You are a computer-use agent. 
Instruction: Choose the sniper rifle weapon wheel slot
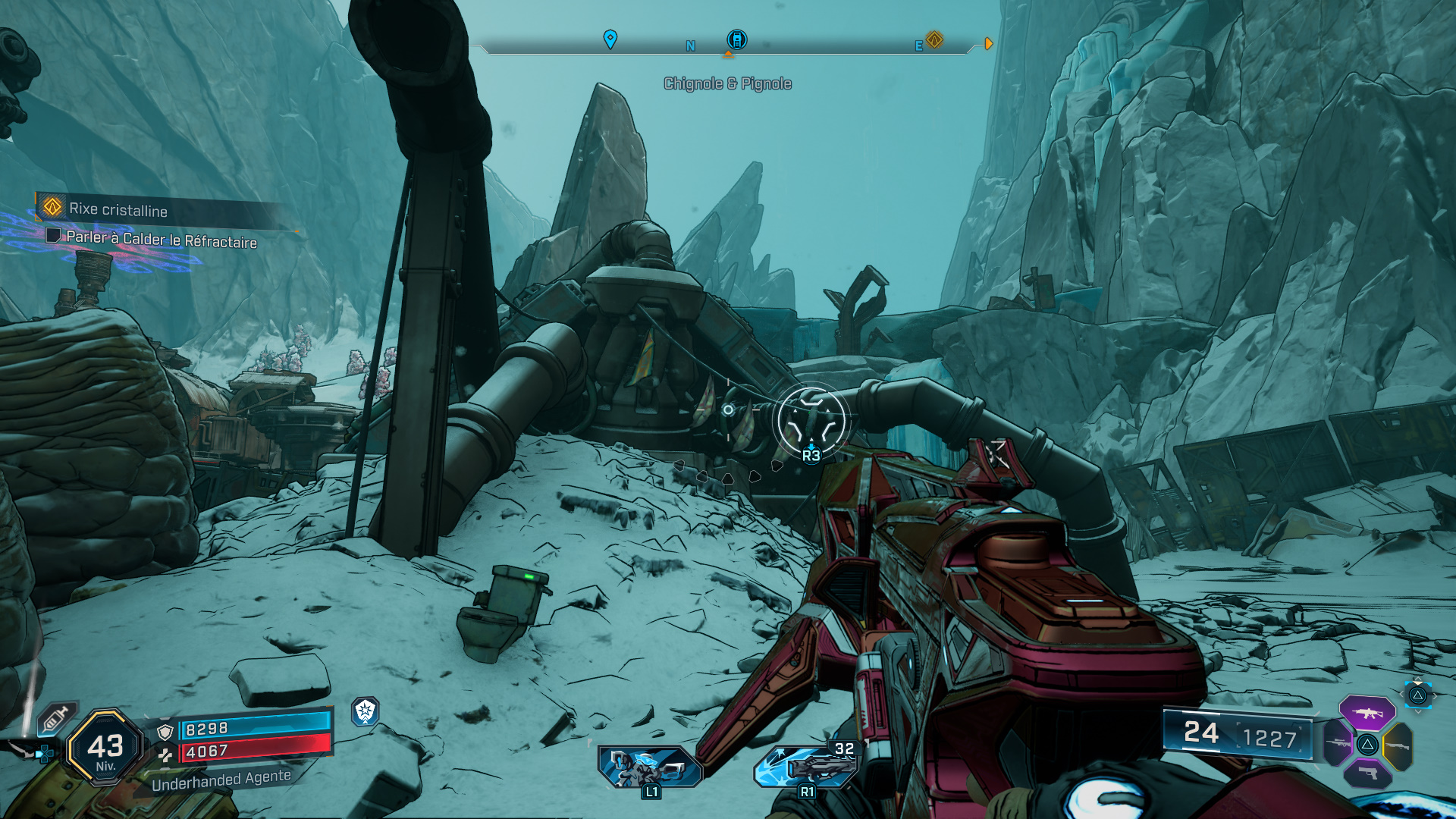click(1338, 744)
